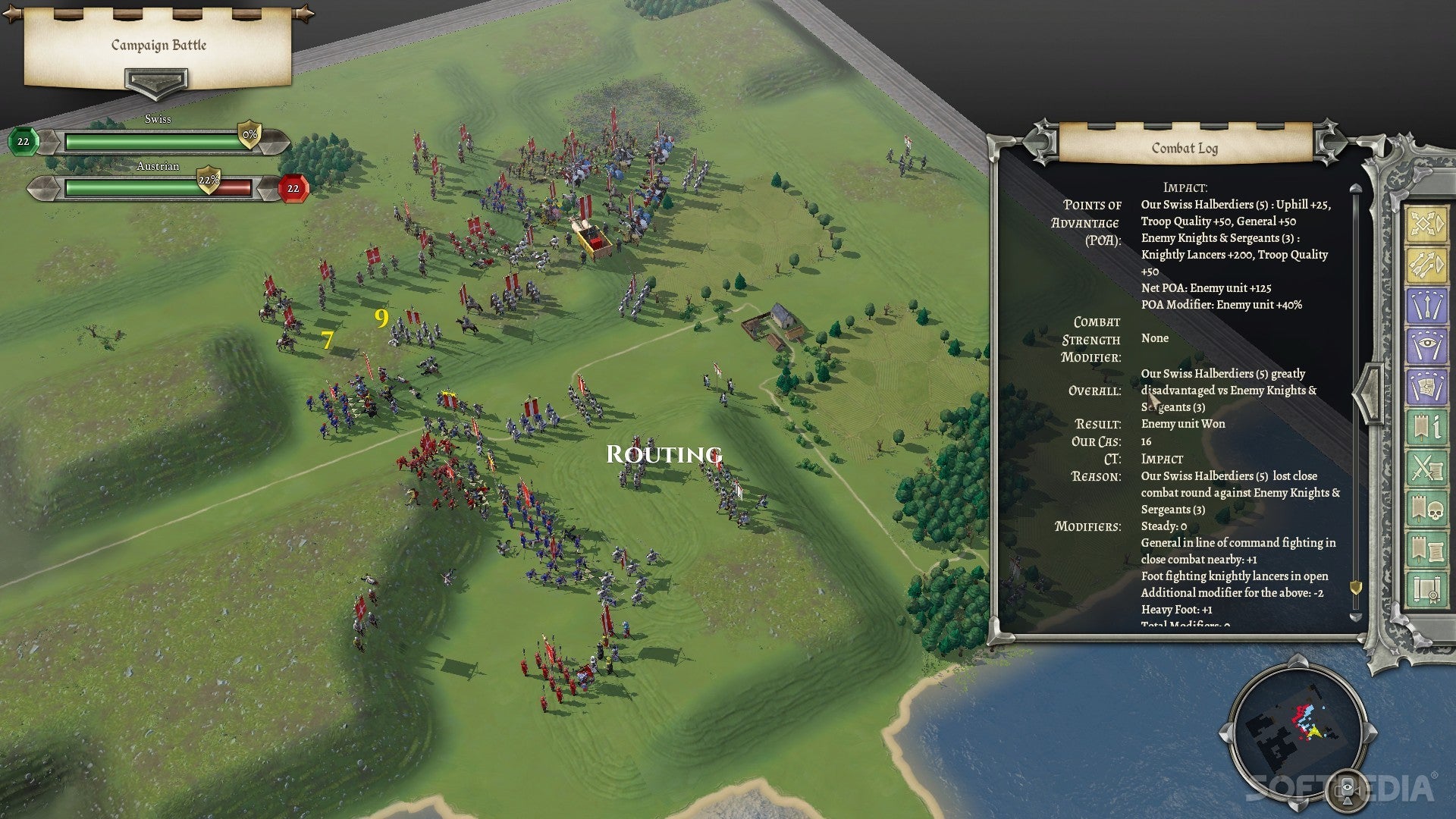
Task: Click the yellow four-arrows movement button
Action: click(1426, 224)
